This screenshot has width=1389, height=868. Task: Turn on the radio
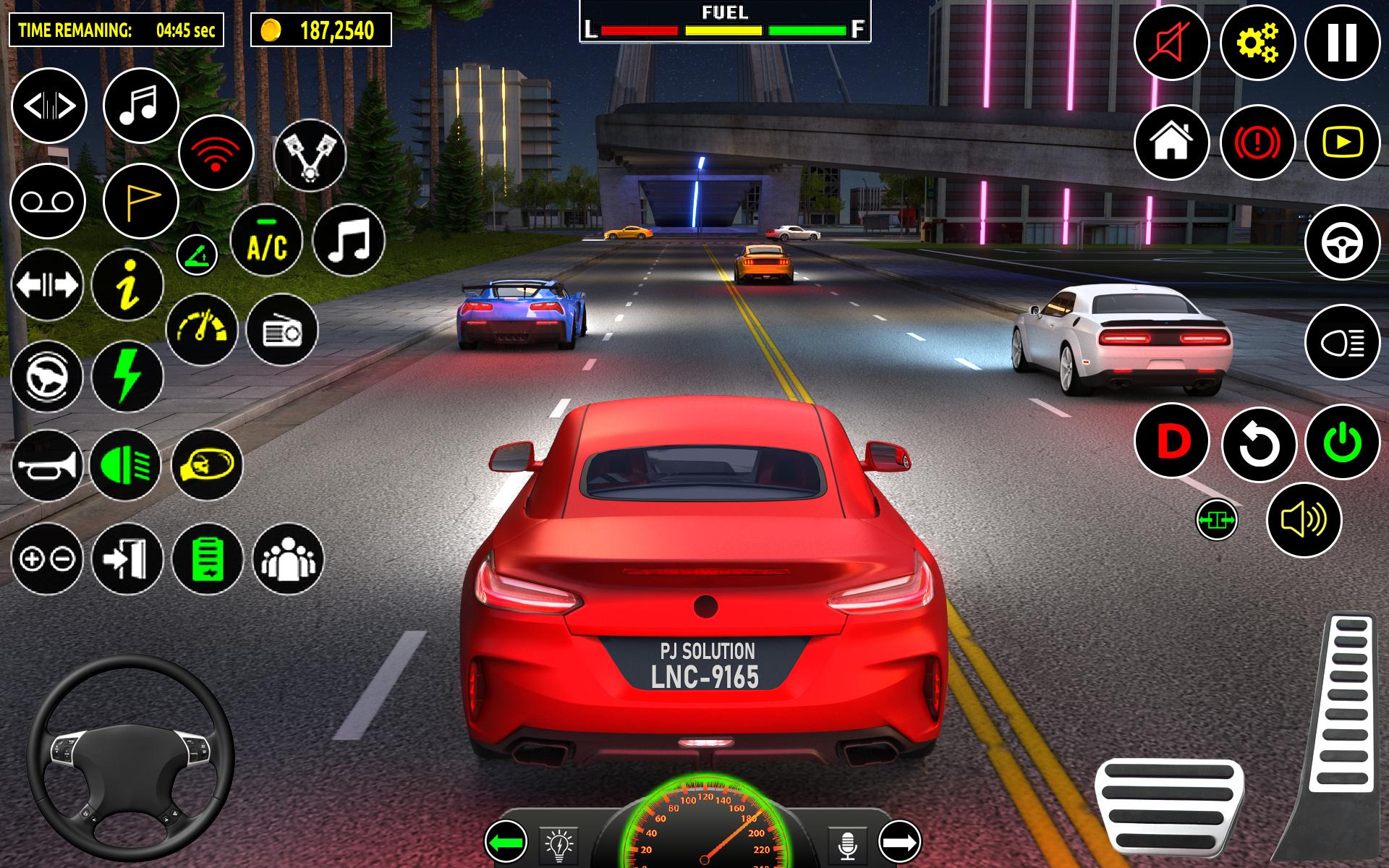(282, 331)
